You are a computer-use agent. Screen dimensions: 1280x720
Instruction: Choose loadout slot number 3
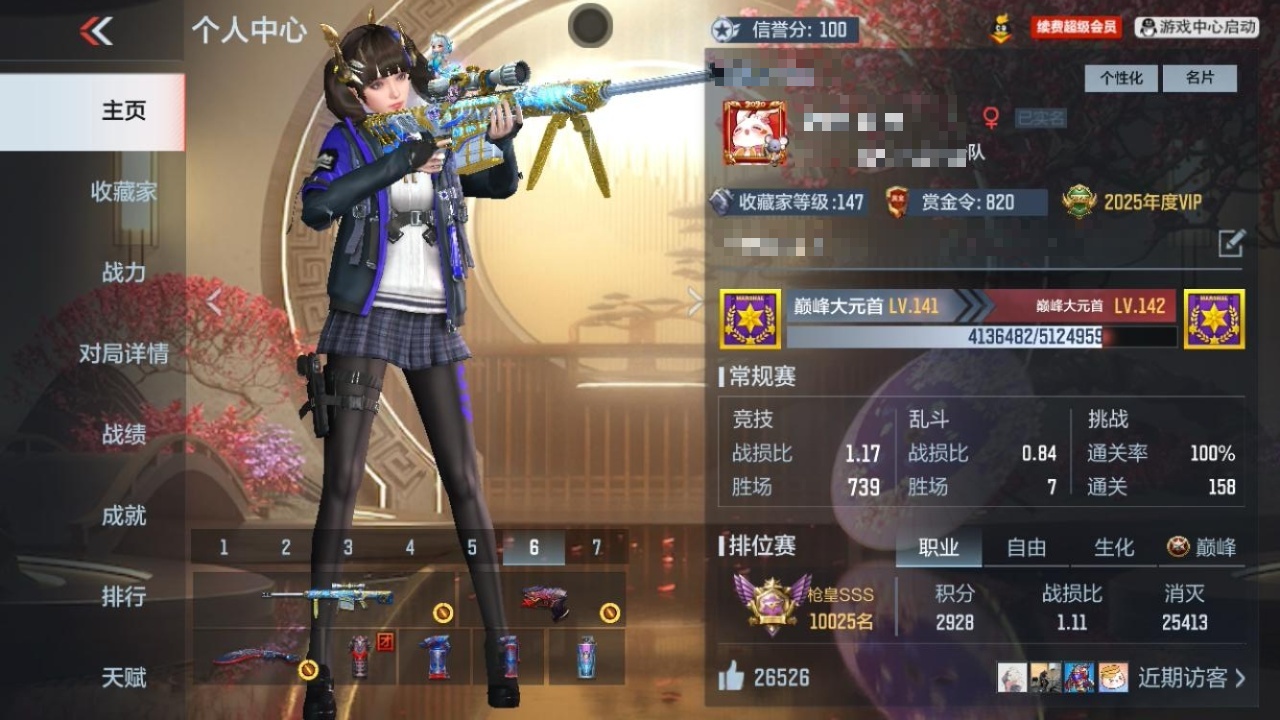click(348, 548)
